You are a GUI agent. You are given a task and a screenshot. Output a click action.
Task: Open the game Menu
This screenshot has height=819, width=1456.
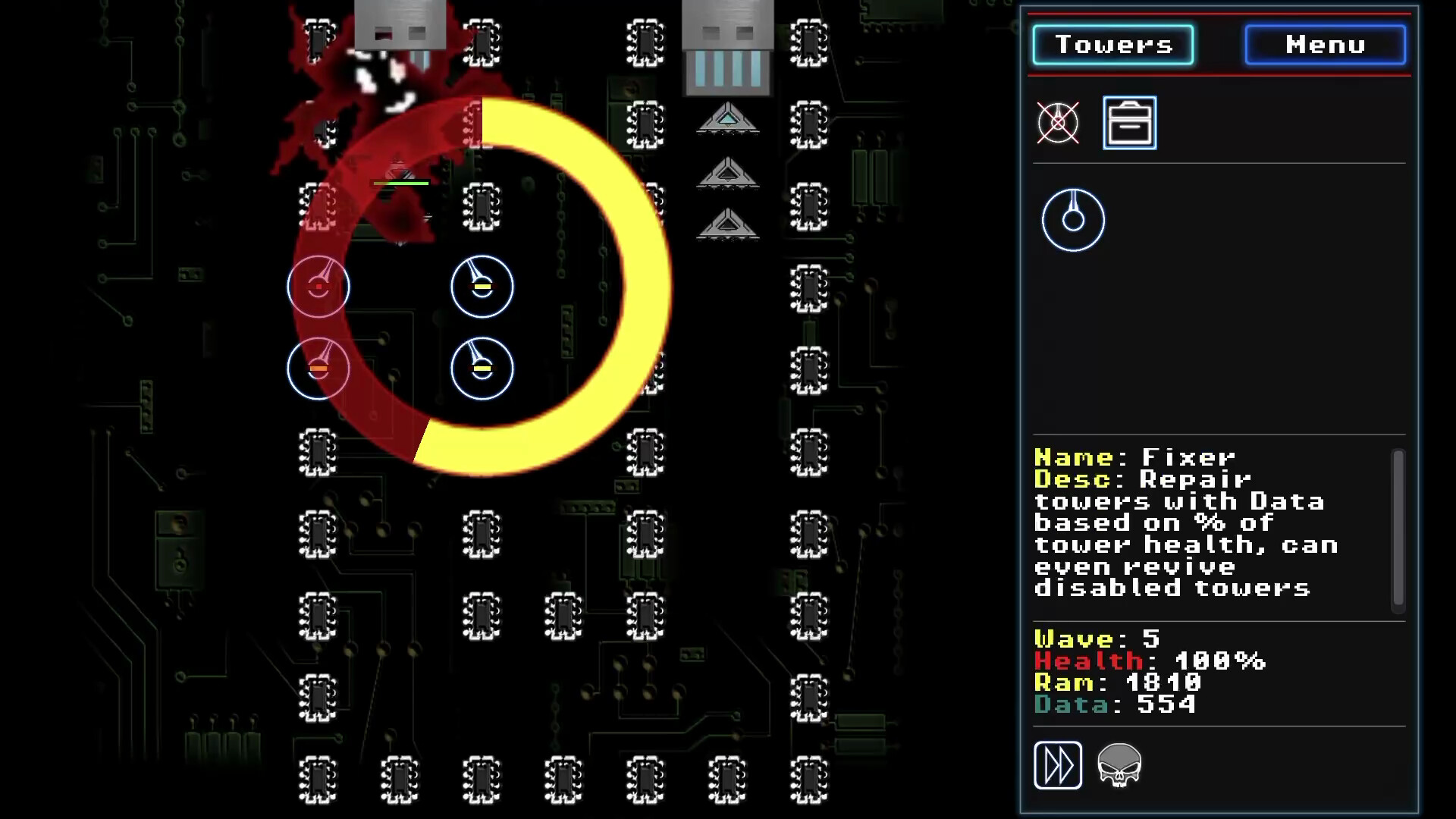(x=1324, y=44)
